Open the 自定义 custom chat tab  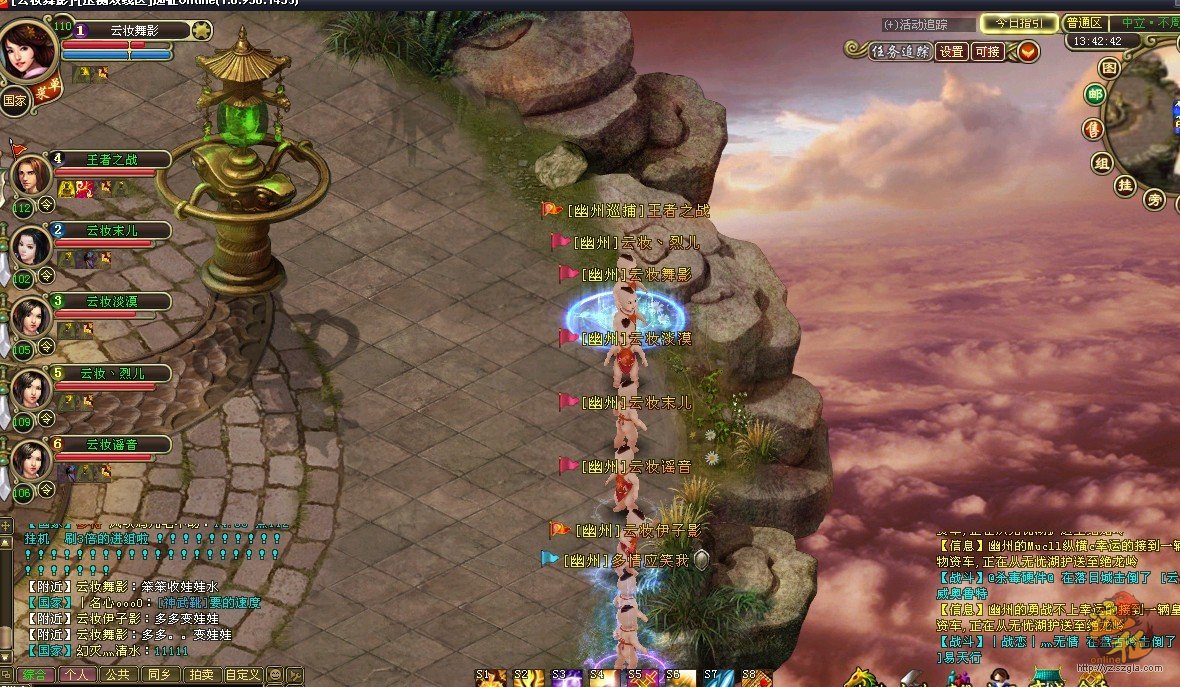click(x=243, y=675)
